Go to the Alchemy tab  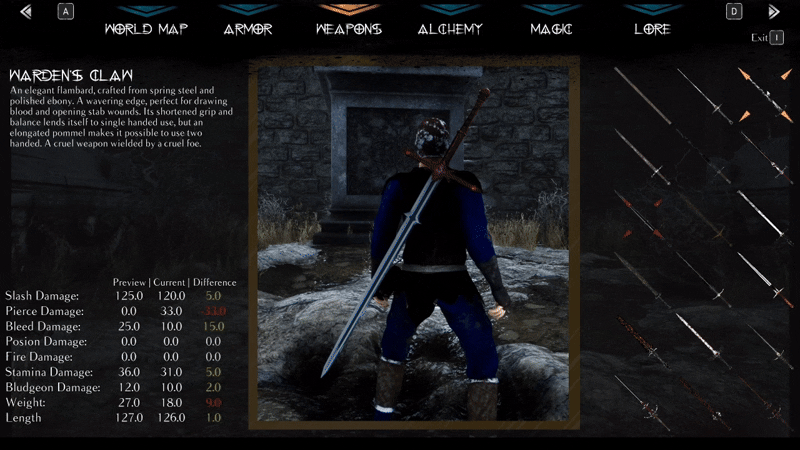[450, 28]
